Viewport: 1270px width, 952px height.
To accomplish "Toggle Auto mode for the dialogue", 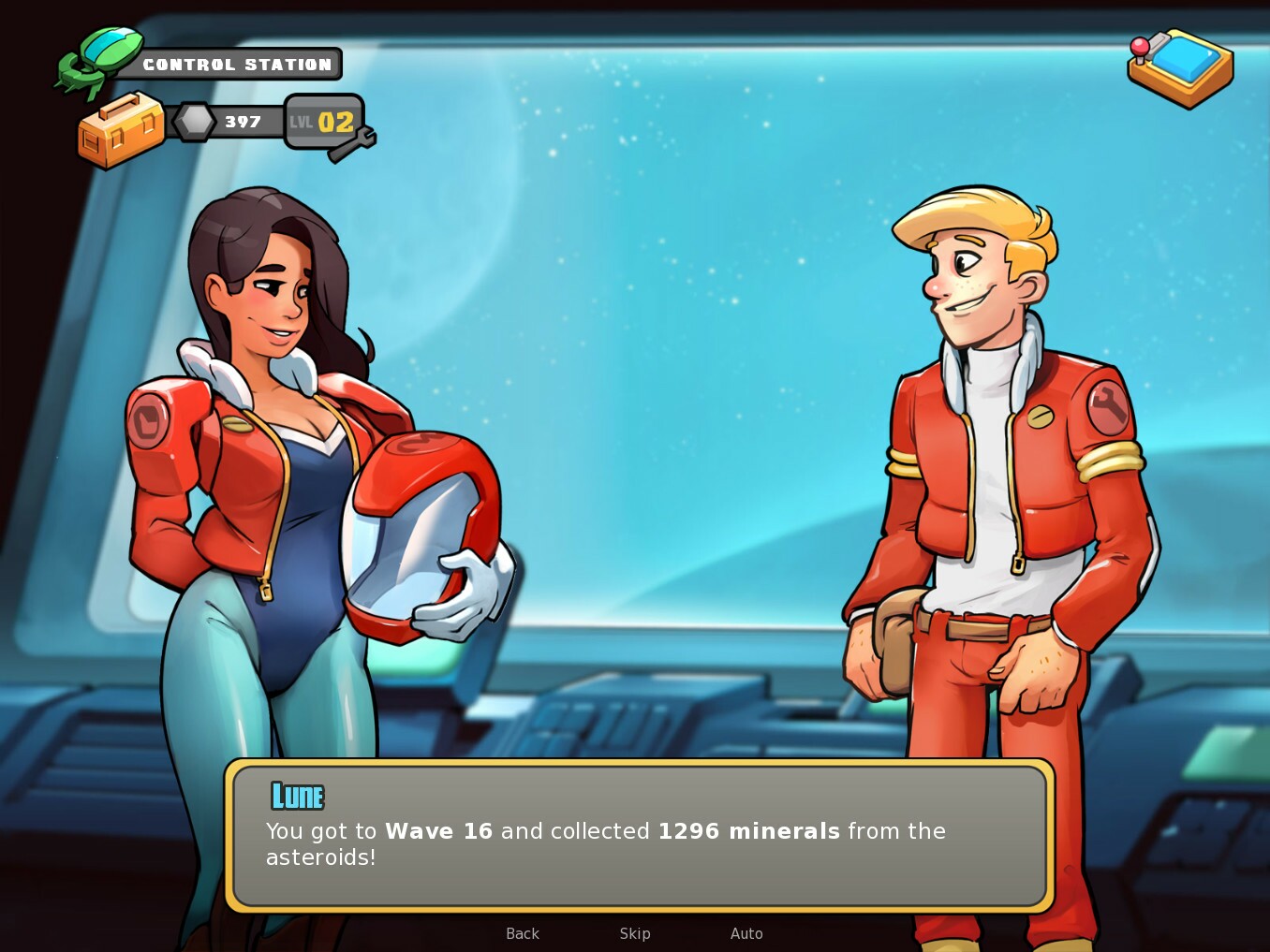I will 746,933.
